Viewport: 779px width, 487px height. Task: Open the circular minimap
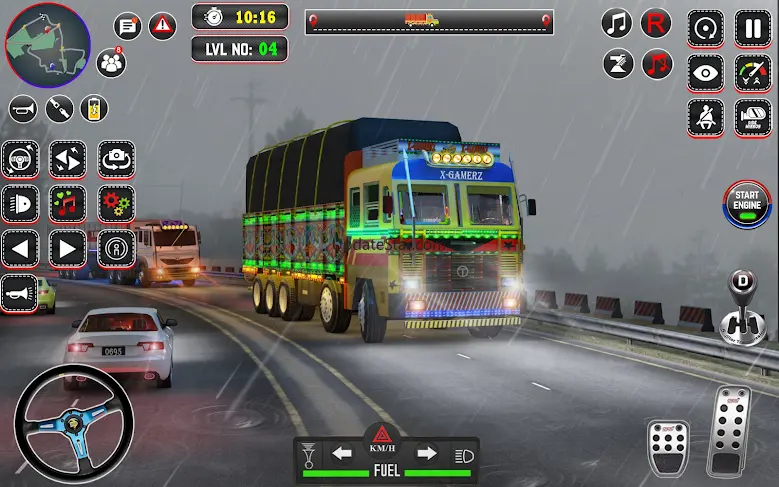click(47, 43)
